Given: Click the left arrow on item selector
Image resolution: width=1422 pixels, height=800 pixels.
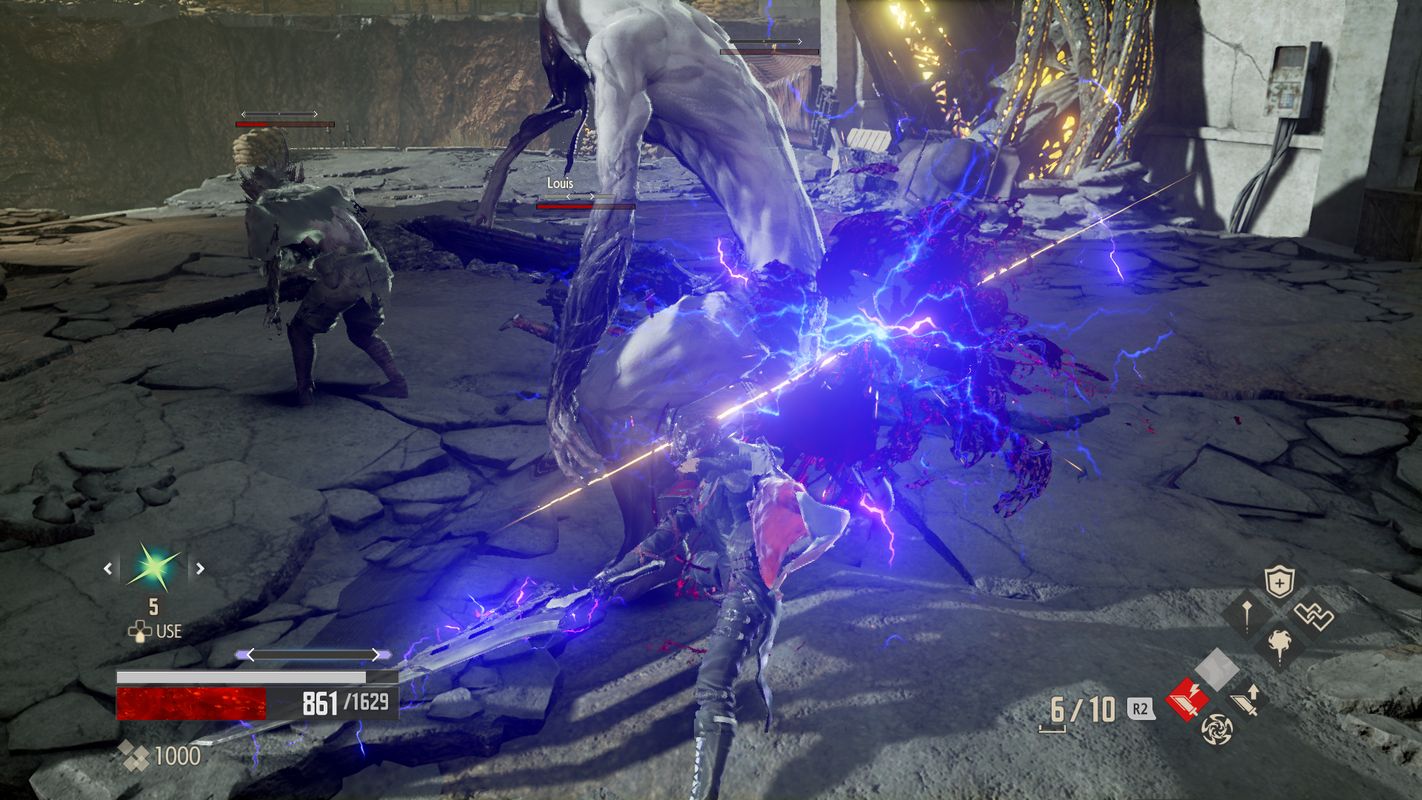Looking at the screenshot, I should pyautogui.click(x=108, y=567).
